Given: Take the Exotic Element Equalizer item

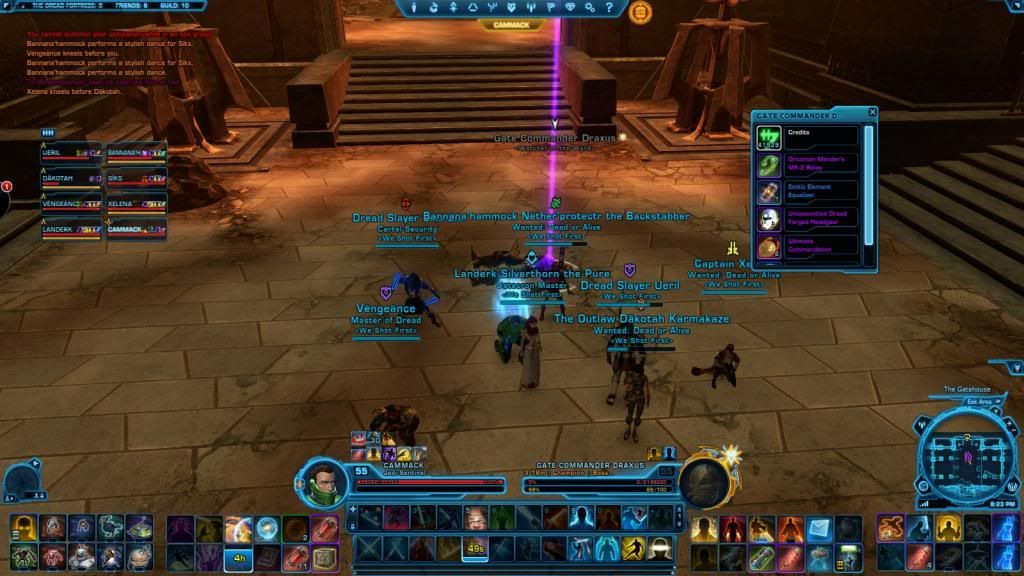Looking at the screenshot, I should point(809,191).
